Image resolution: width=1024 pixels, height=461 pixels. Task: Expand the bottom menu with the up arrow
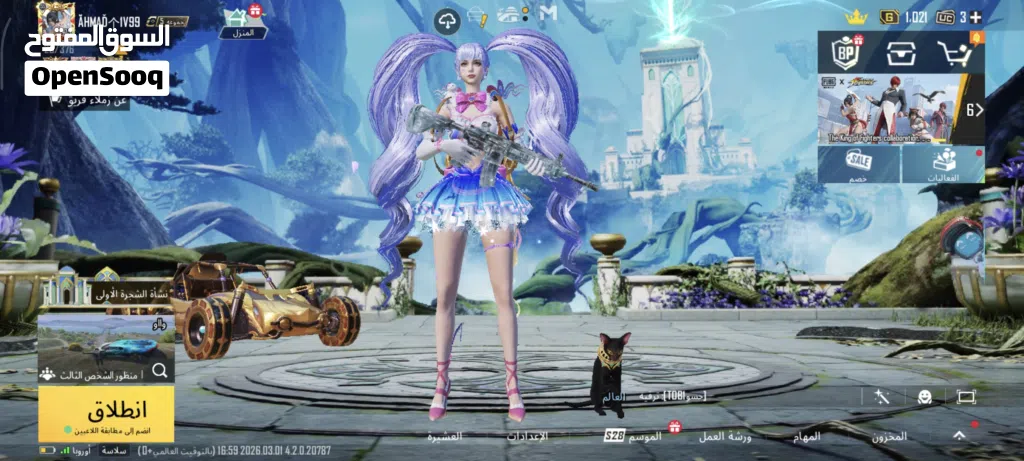pyautogui.click(x=960, y=435)
